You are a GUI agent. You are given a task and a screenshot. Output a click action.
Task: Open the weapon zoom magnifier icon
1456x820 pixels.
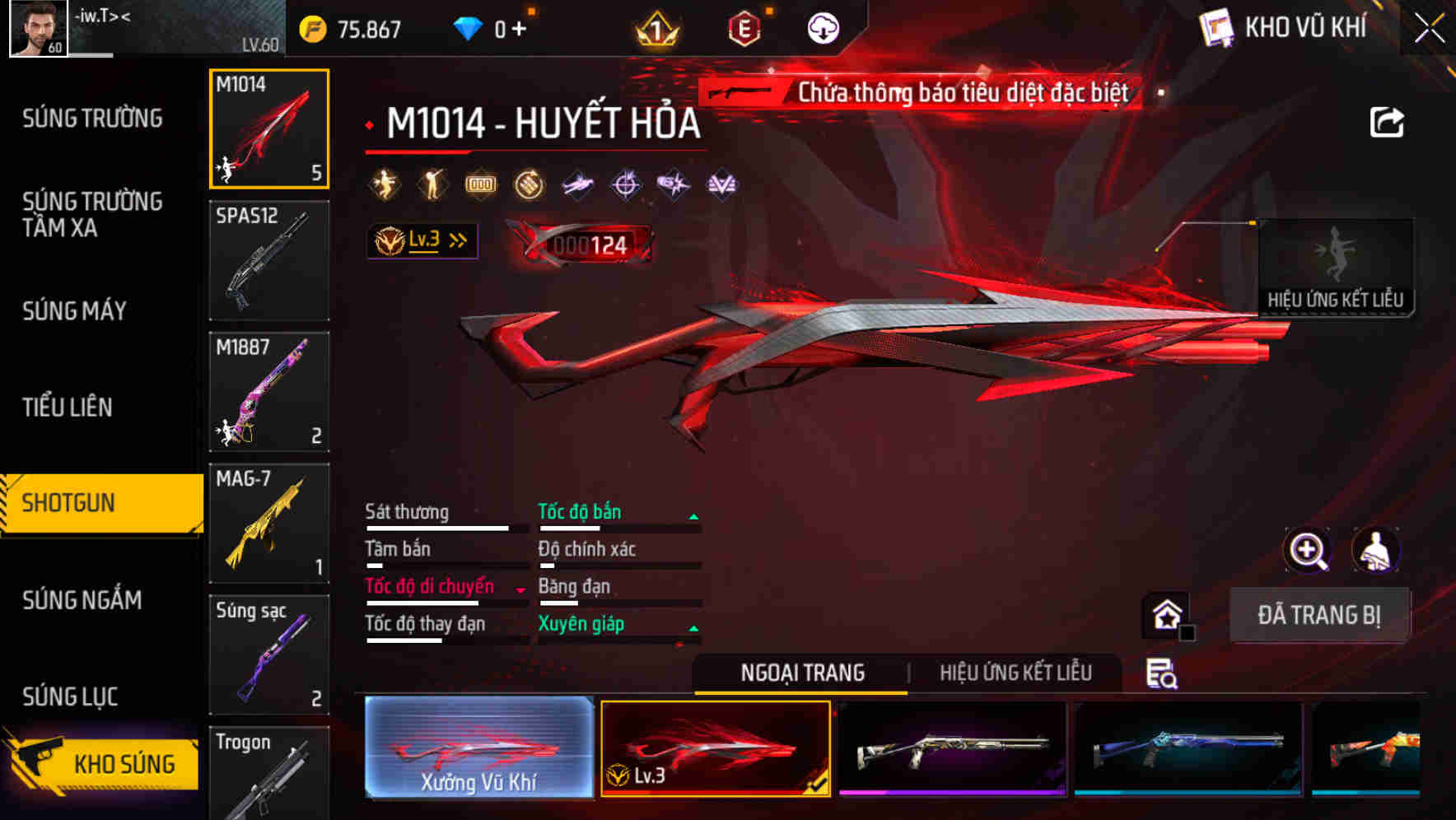tap(1308, 550)
